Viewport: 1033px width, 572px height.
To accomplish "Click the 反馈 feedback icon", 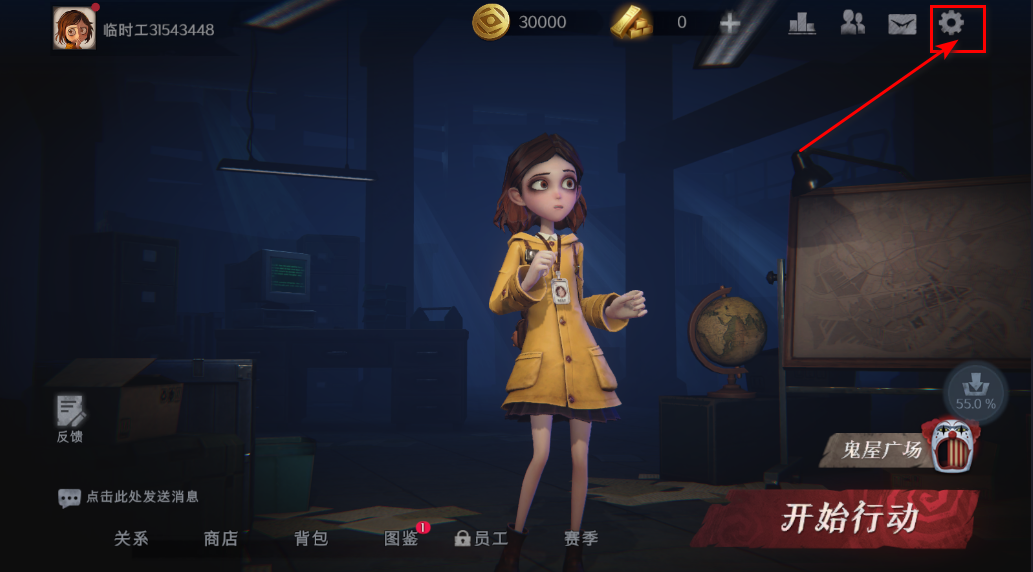I will (70, 418).
